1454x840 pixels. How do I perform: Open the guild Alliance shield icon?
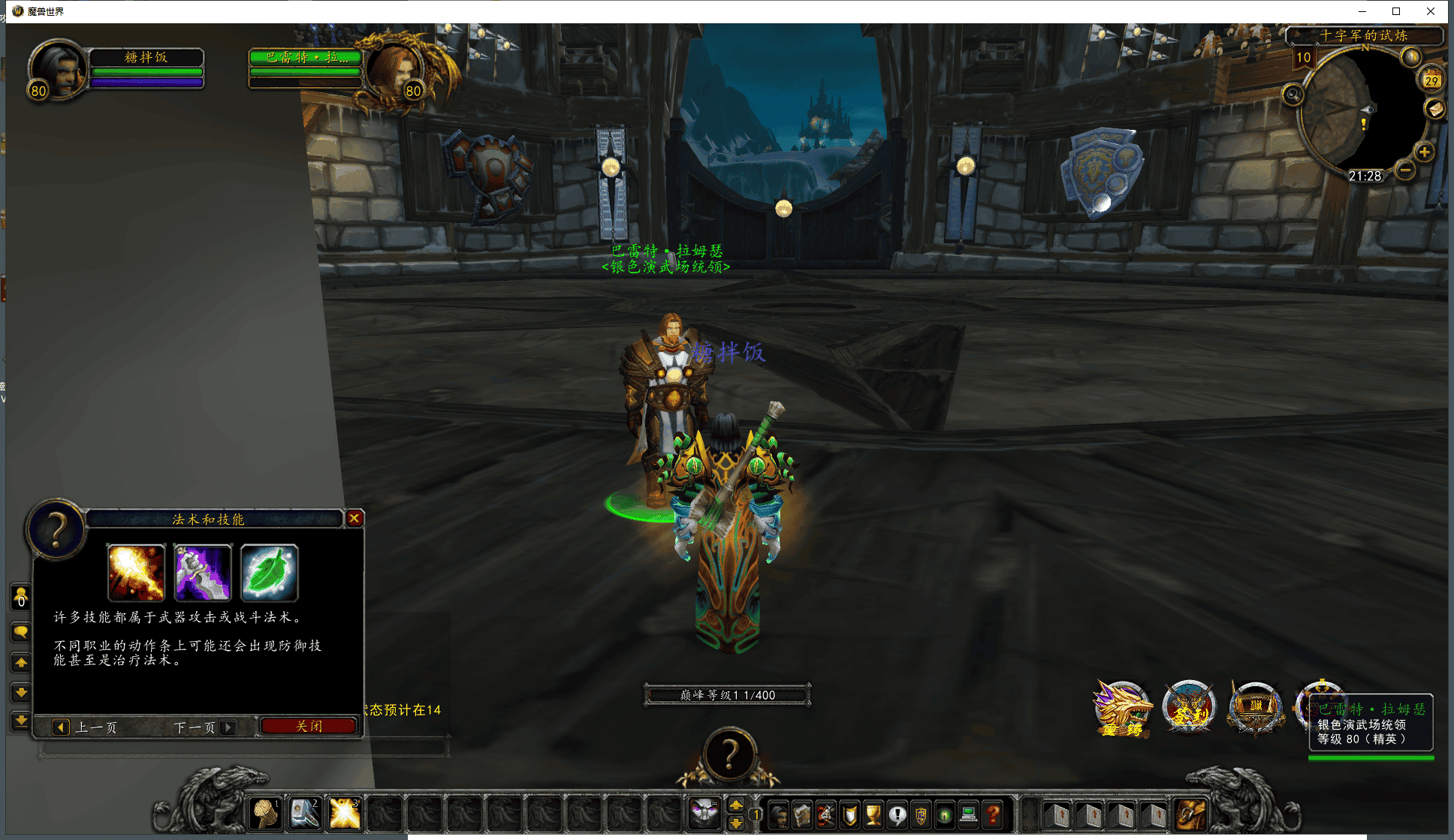point(922,814)
